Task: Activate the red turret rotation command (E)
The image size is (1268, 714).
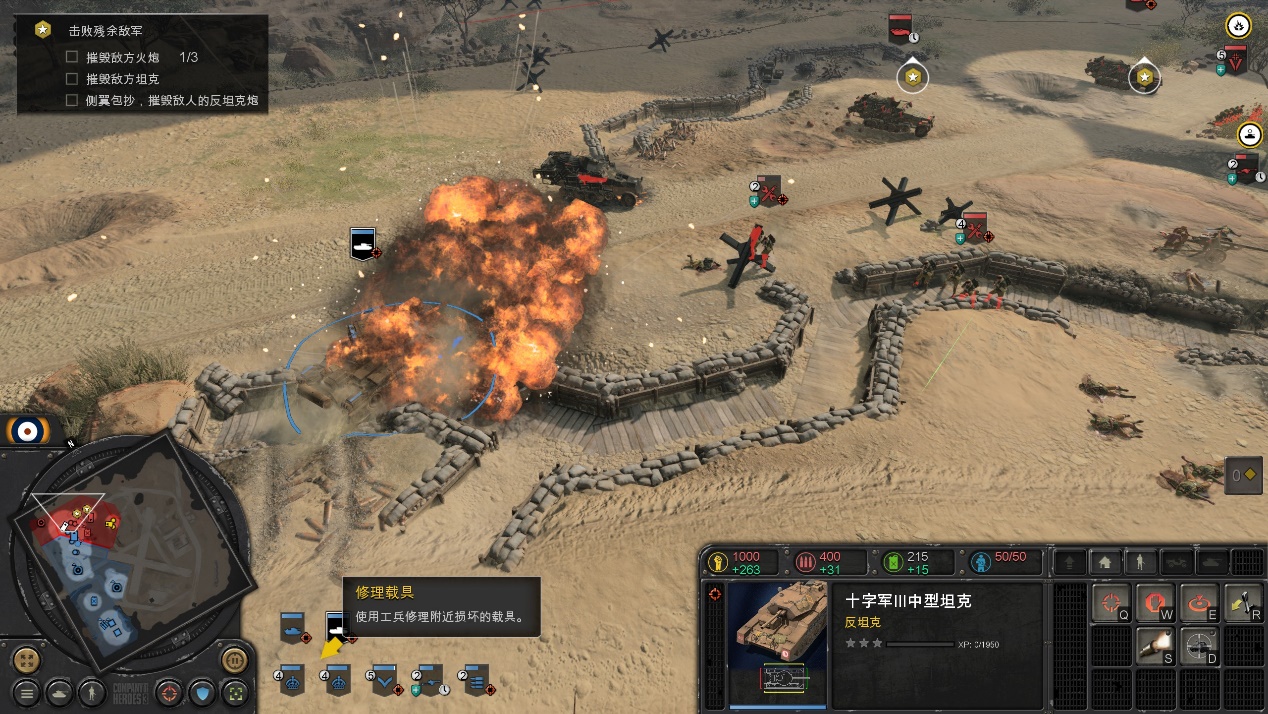Action: pos(1199,602)
